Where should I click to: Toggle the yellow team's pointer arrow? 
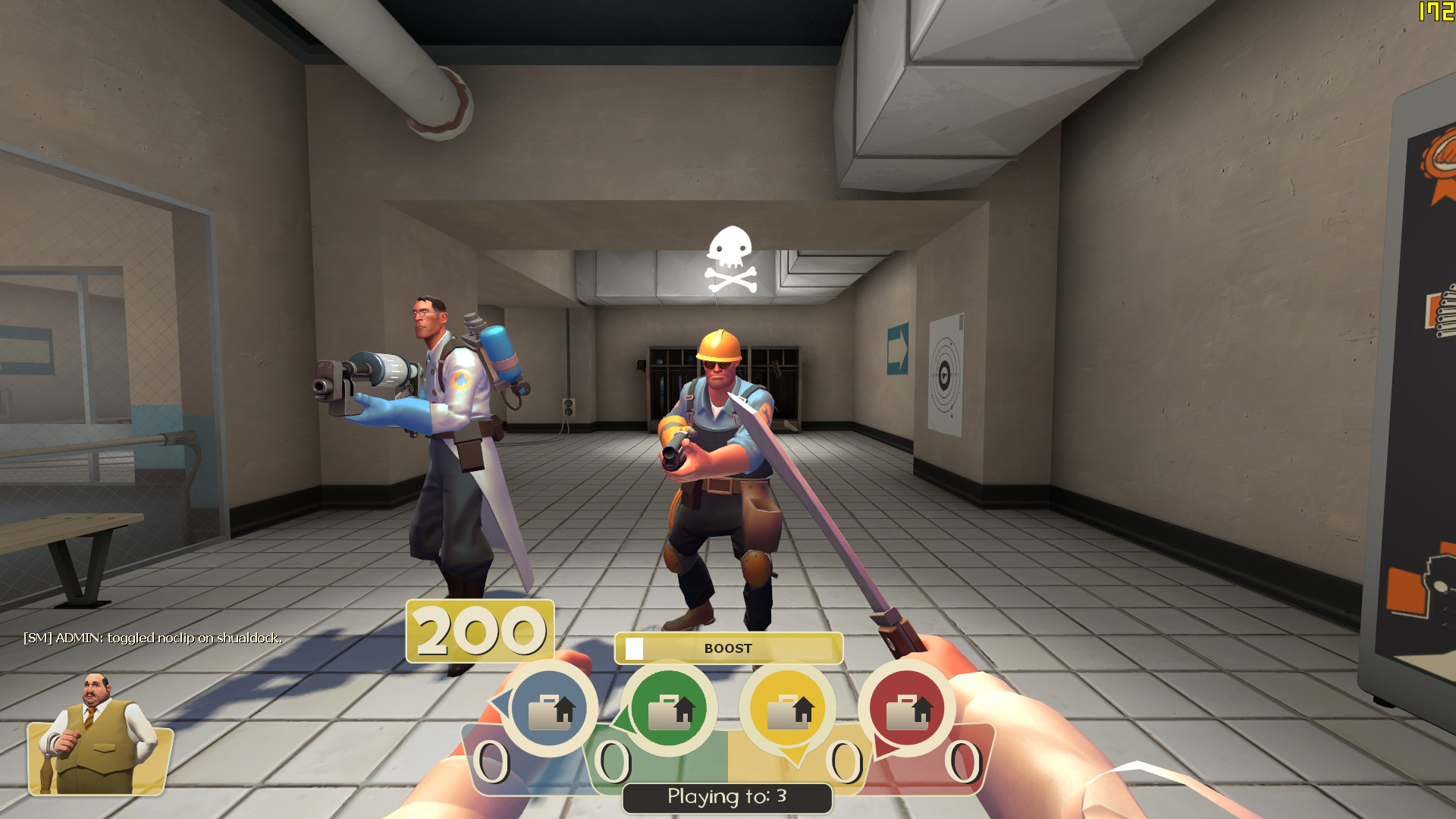coord(795,755)
